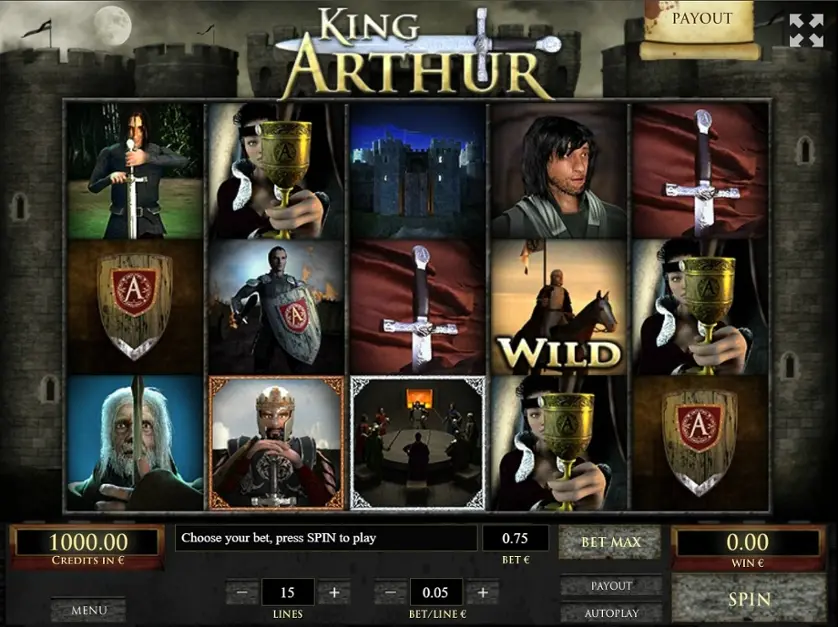Screen dimensions: 838x627
Task: Decrease the number of lines
Action: [x=242, y=592]
